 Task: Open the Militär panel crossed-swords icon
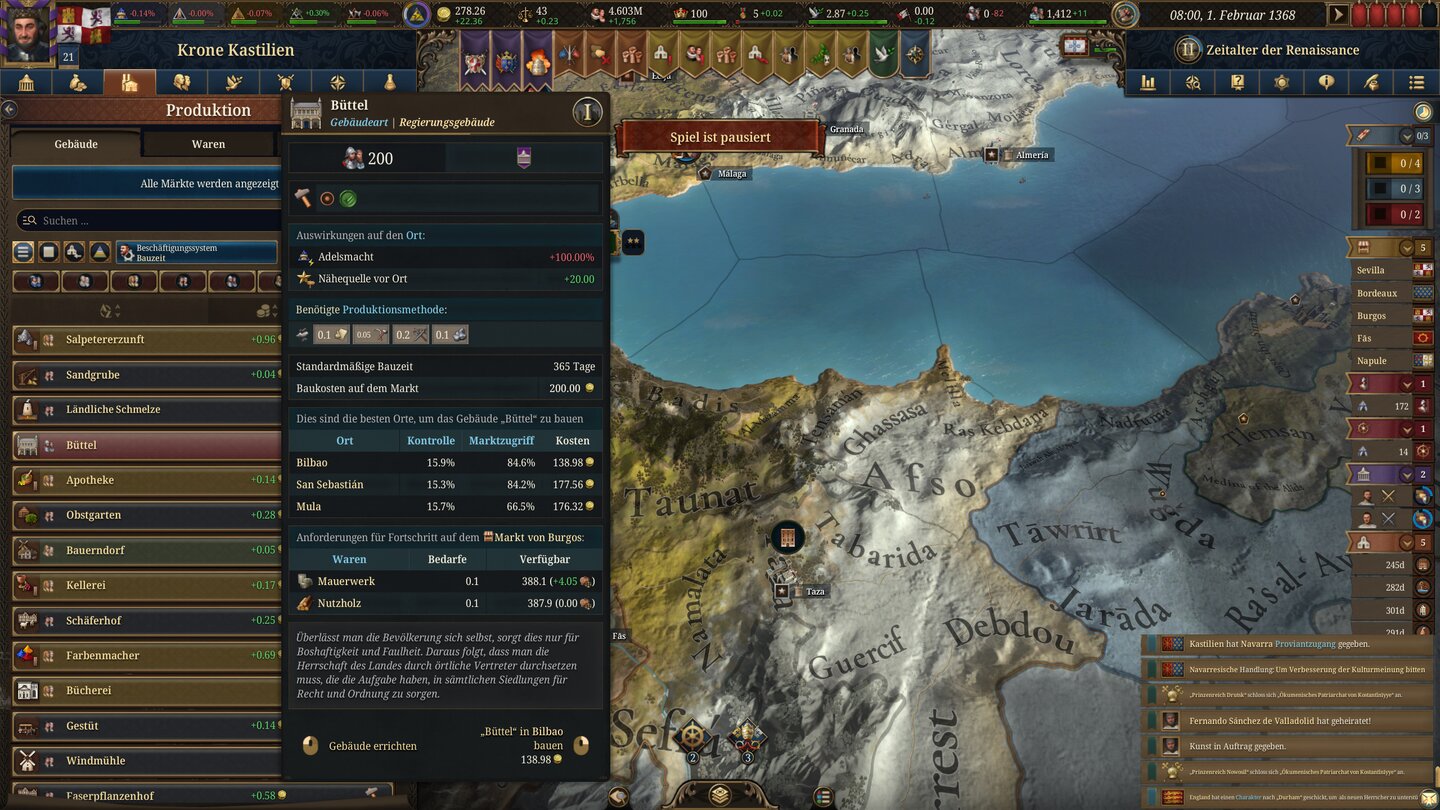coord(285,82)
